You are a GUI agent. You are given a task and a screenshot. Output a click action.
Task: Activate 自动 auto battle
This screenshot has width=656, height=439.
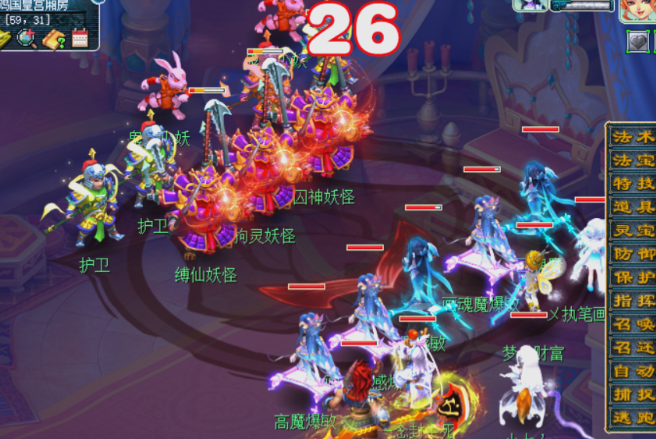point(632,371)
